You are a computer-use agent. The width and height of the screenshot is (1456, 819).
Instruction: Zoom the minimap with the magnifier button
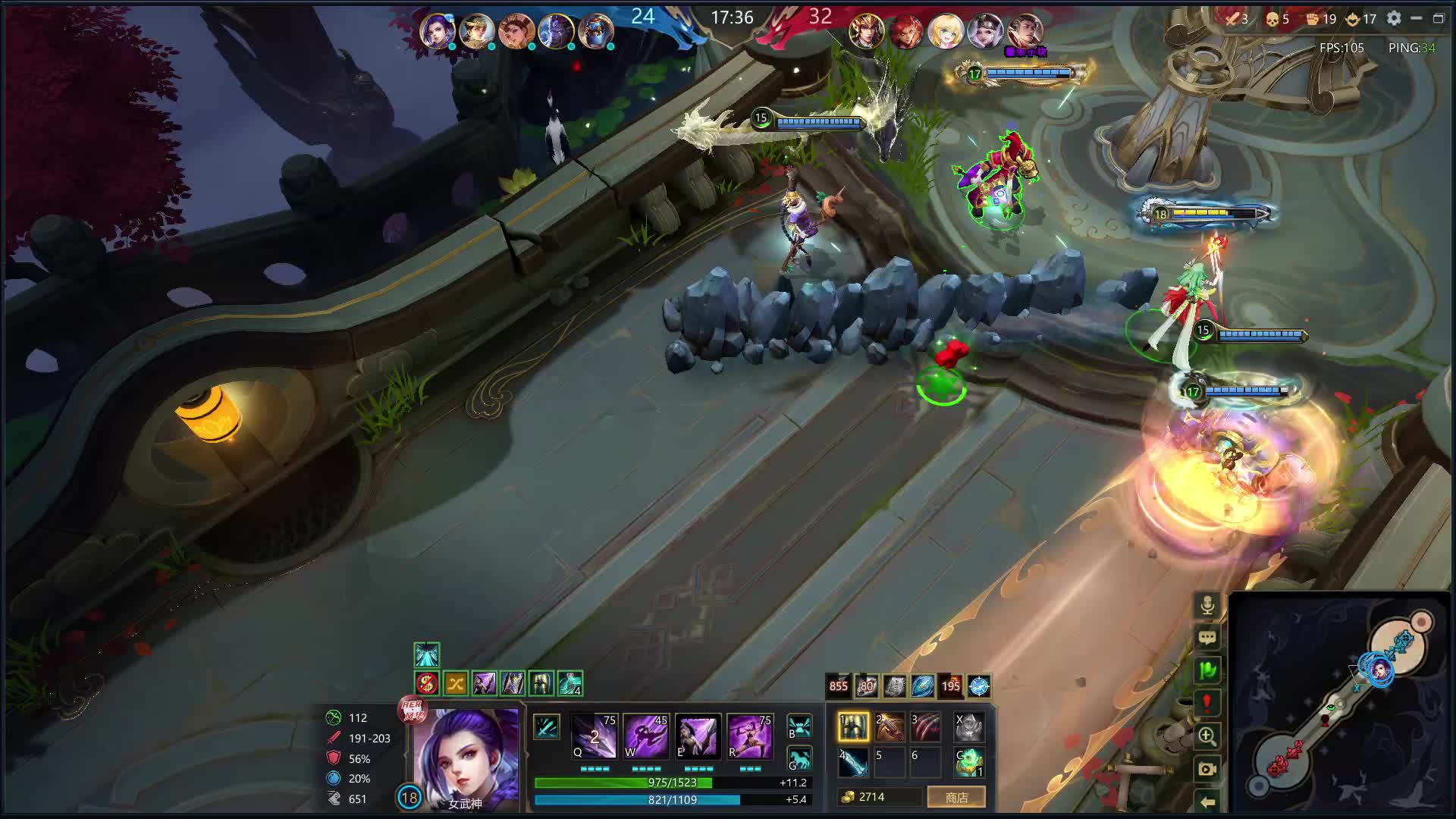pos(1207,736)
